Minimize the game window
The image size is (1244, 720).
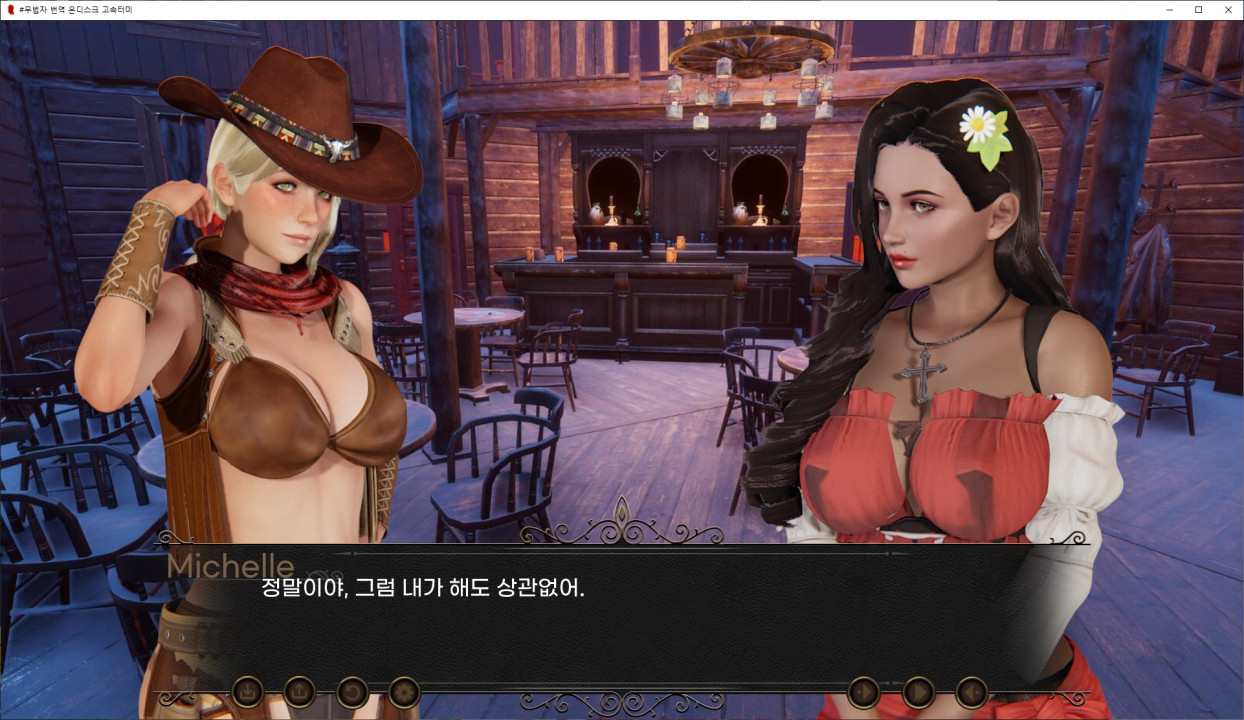click(x=1170, y=10)
